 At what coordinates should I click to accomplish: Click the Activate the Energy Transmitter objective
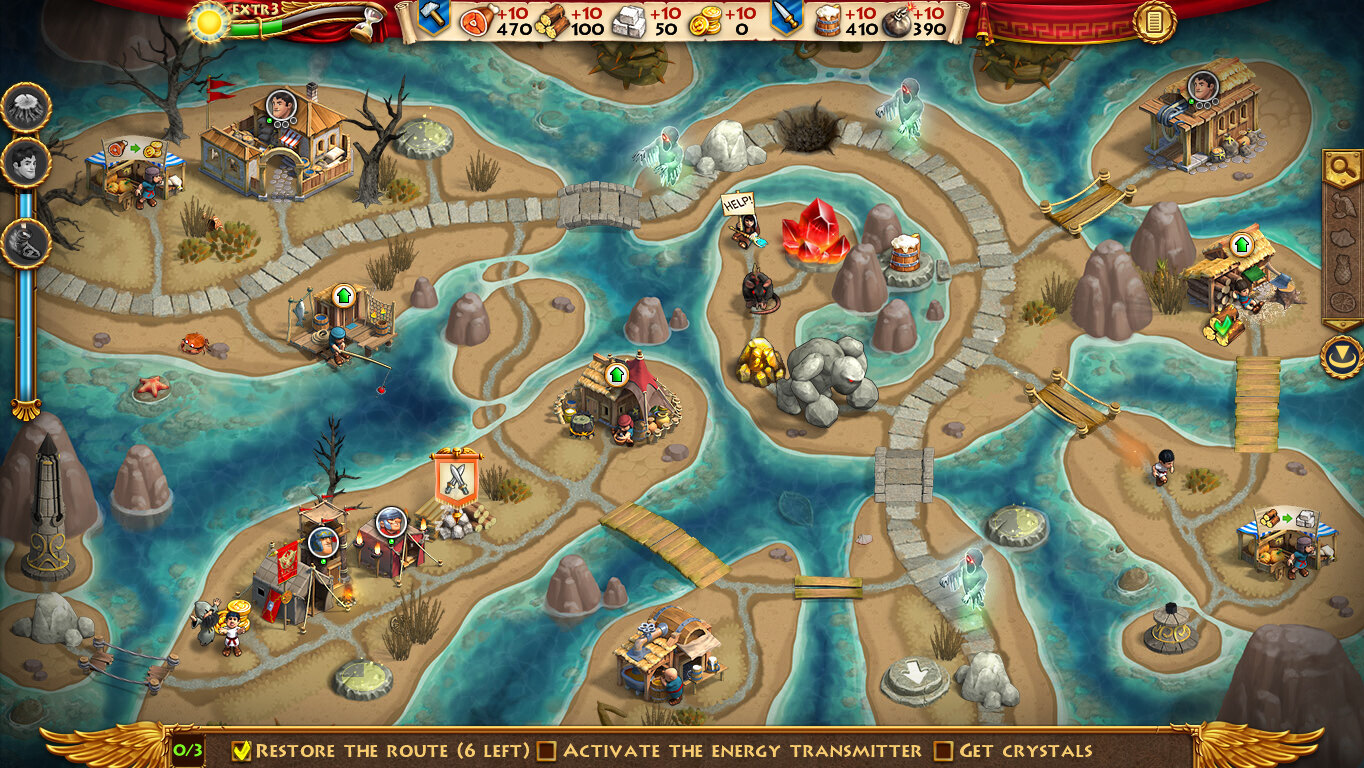point(731,750)
